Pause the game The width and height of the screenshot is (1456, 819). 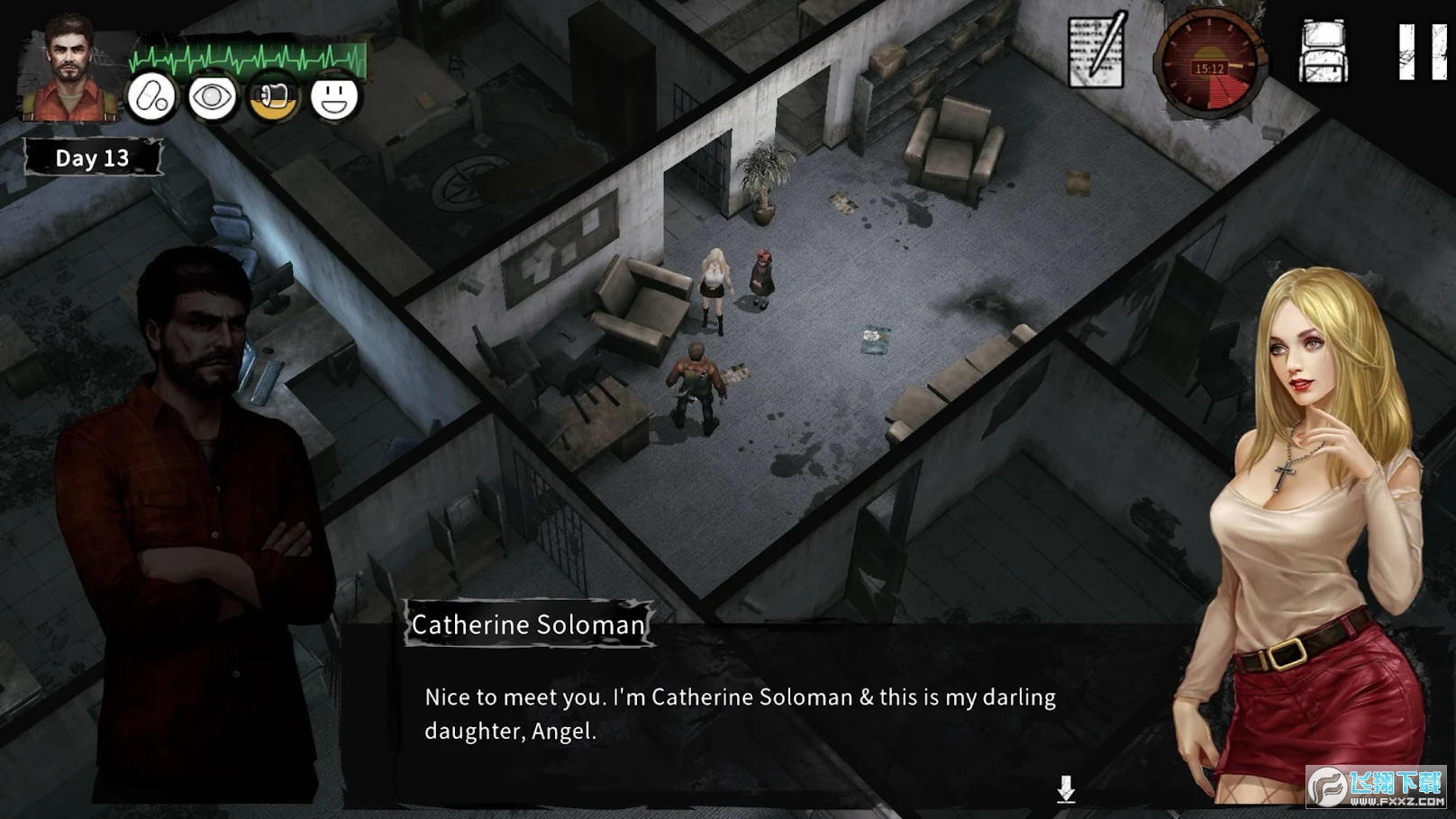point(1422,52)
